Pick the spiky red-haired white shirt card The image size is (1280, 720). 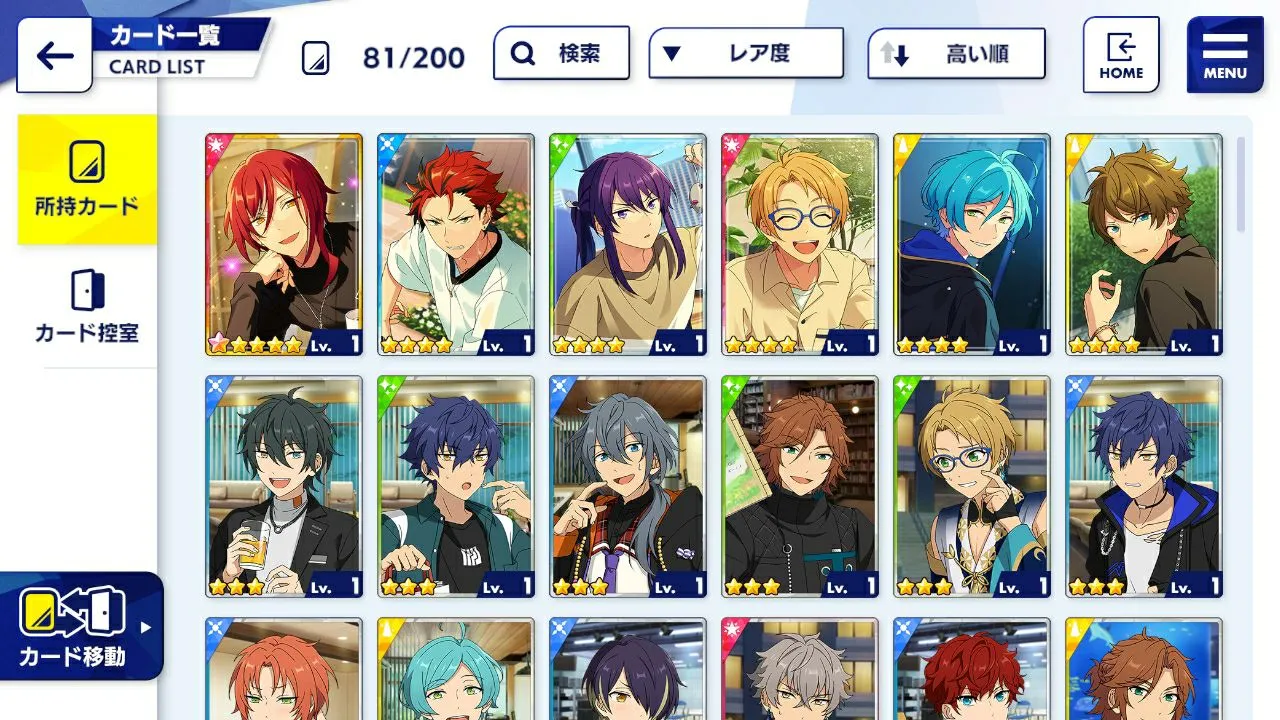click(456, 244)
